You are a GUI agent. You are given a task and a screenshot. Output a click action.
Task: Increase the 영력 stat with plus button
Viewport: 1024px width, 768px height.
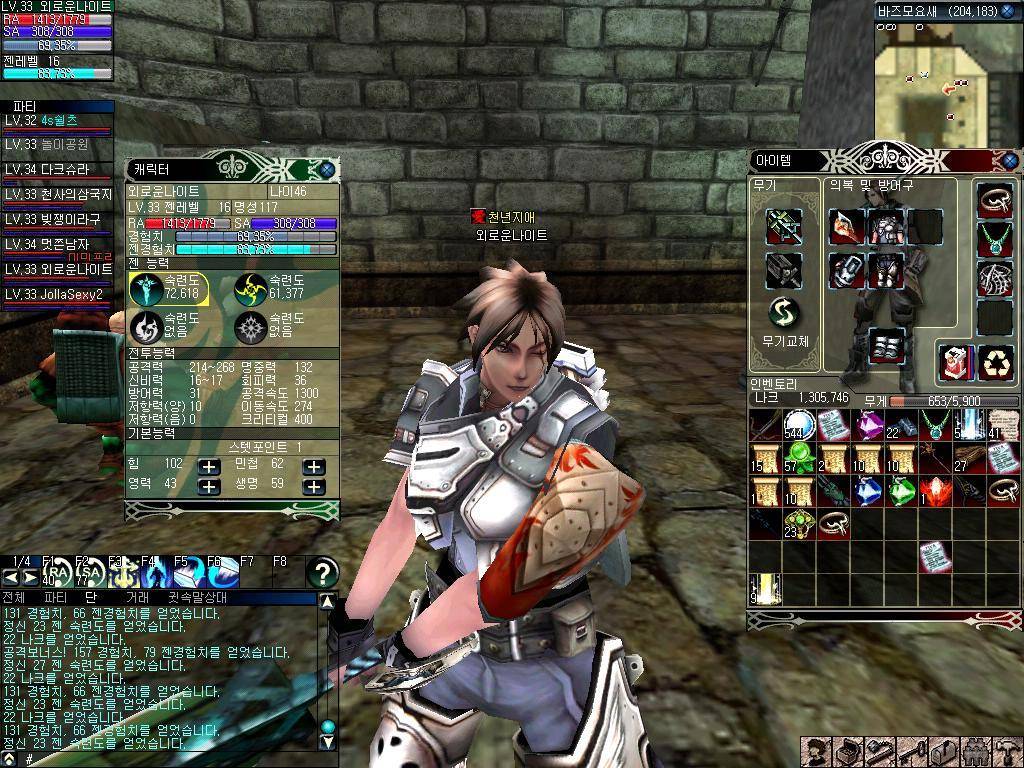point(208,486)
